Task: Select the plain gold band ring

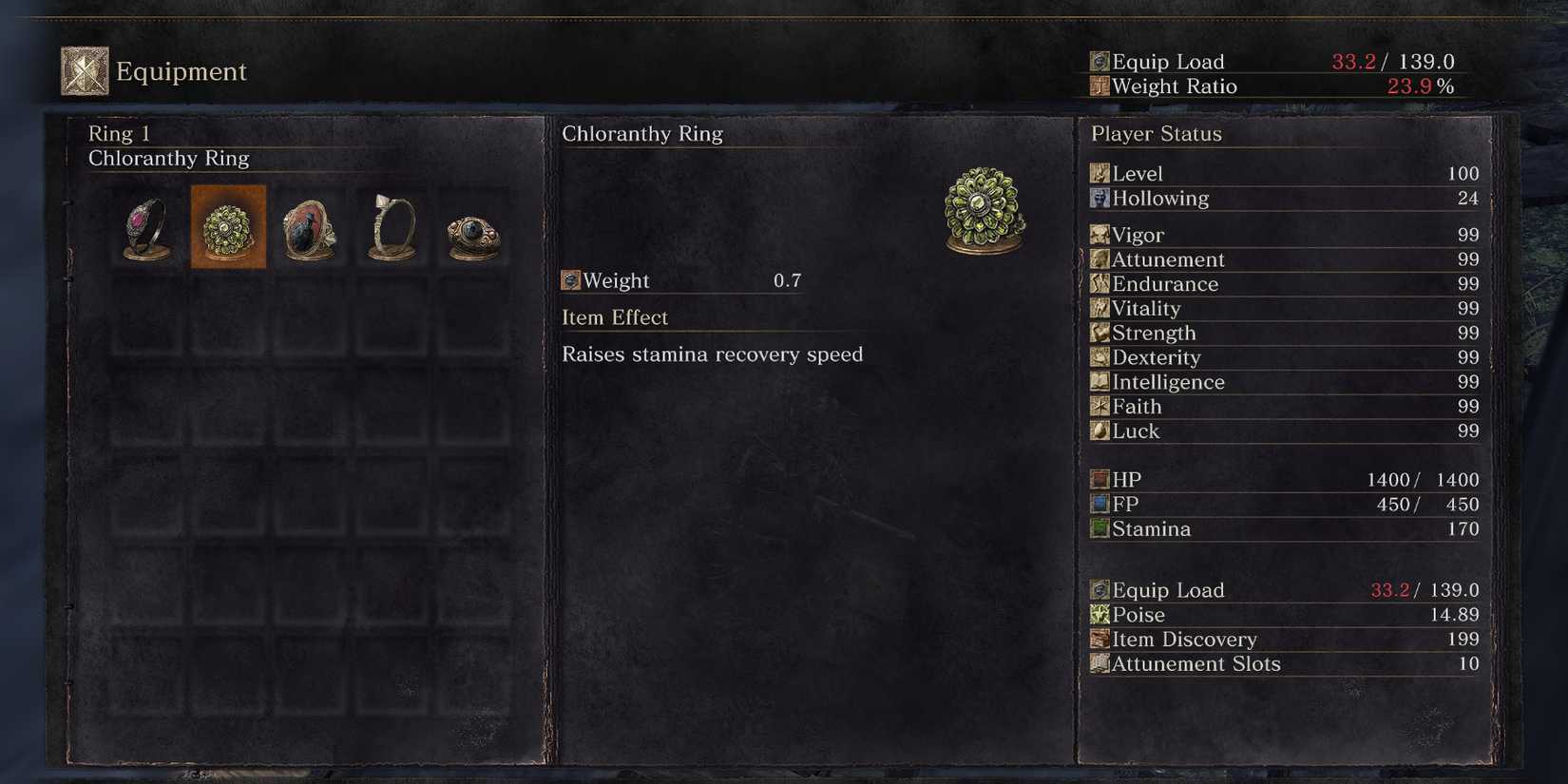Action: 390,227
